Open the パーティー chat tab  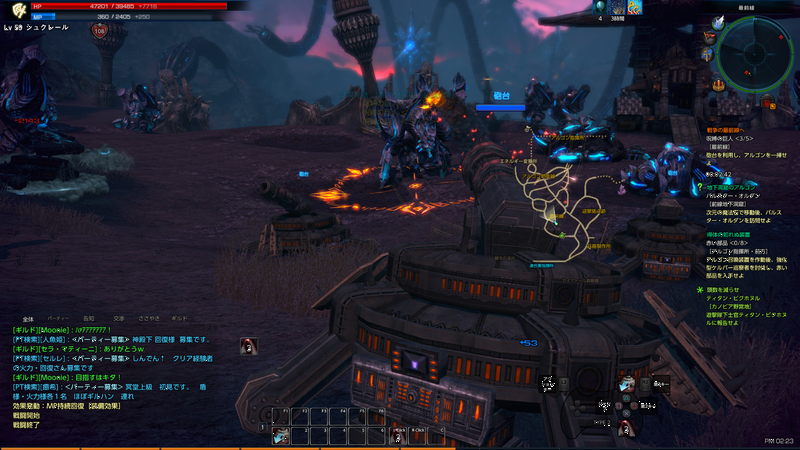pos(59,318)
